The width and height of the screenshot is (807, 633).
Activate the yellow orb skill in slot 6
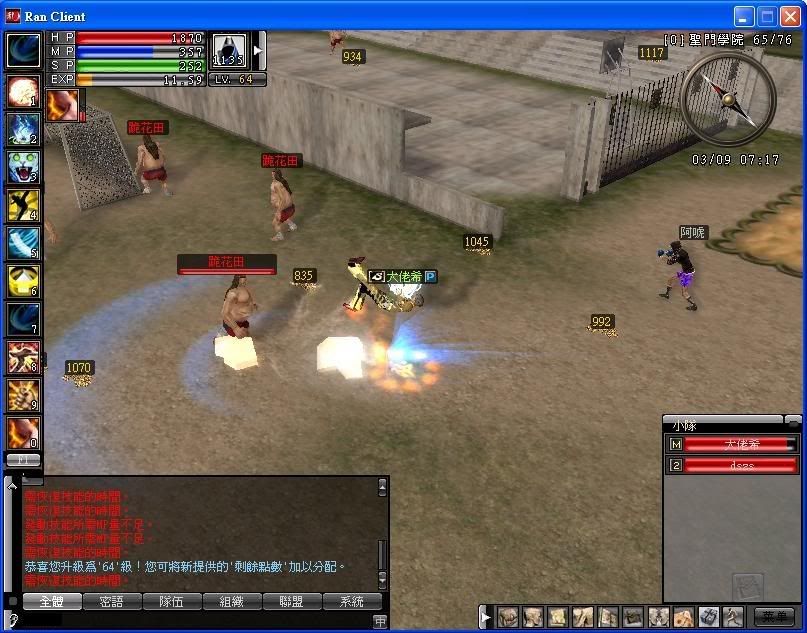click(x=22, y=281)
